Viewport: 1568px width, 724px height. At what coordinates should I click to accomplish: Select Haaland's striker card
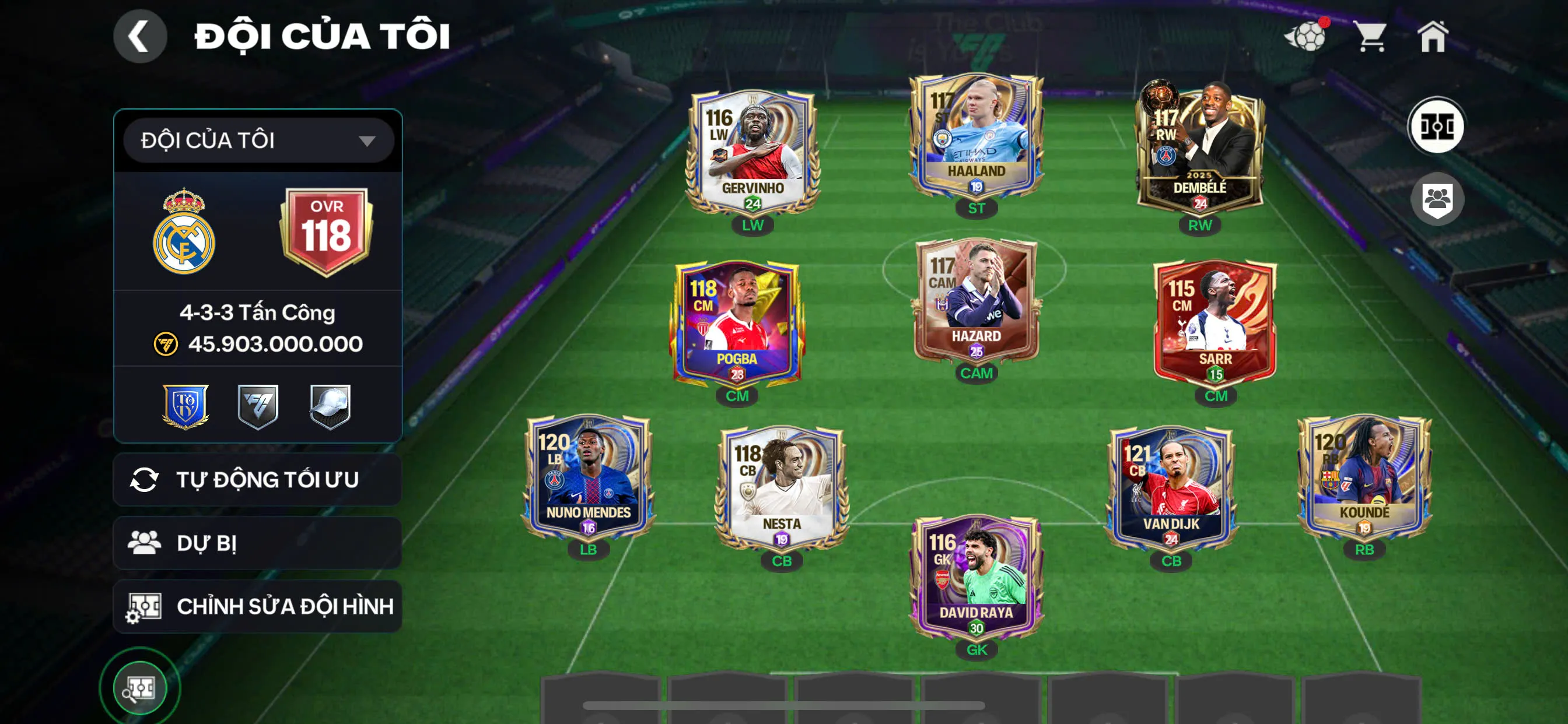976,137
